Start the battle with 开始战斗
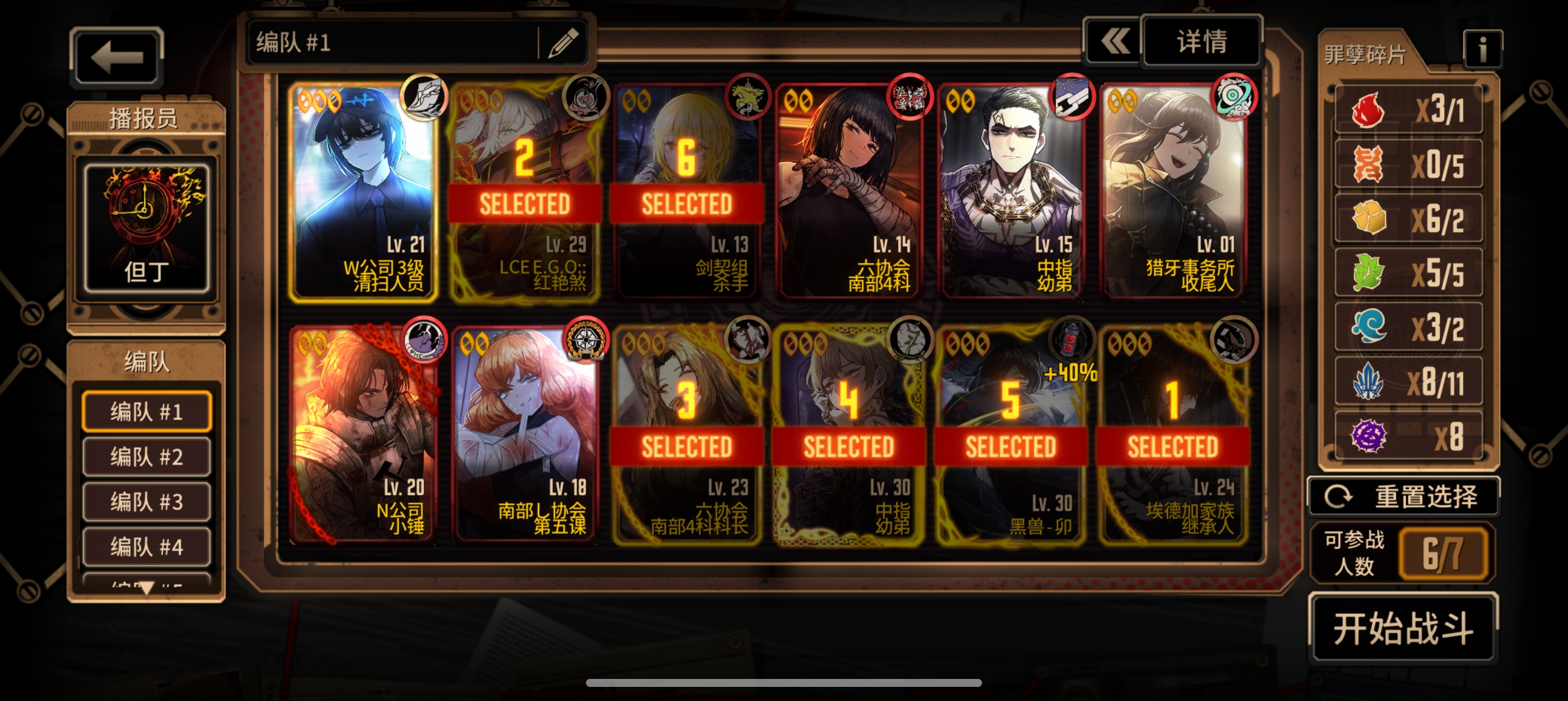Image resolution: width=1568 pixels, height=701 pixels. (1403, 628)
